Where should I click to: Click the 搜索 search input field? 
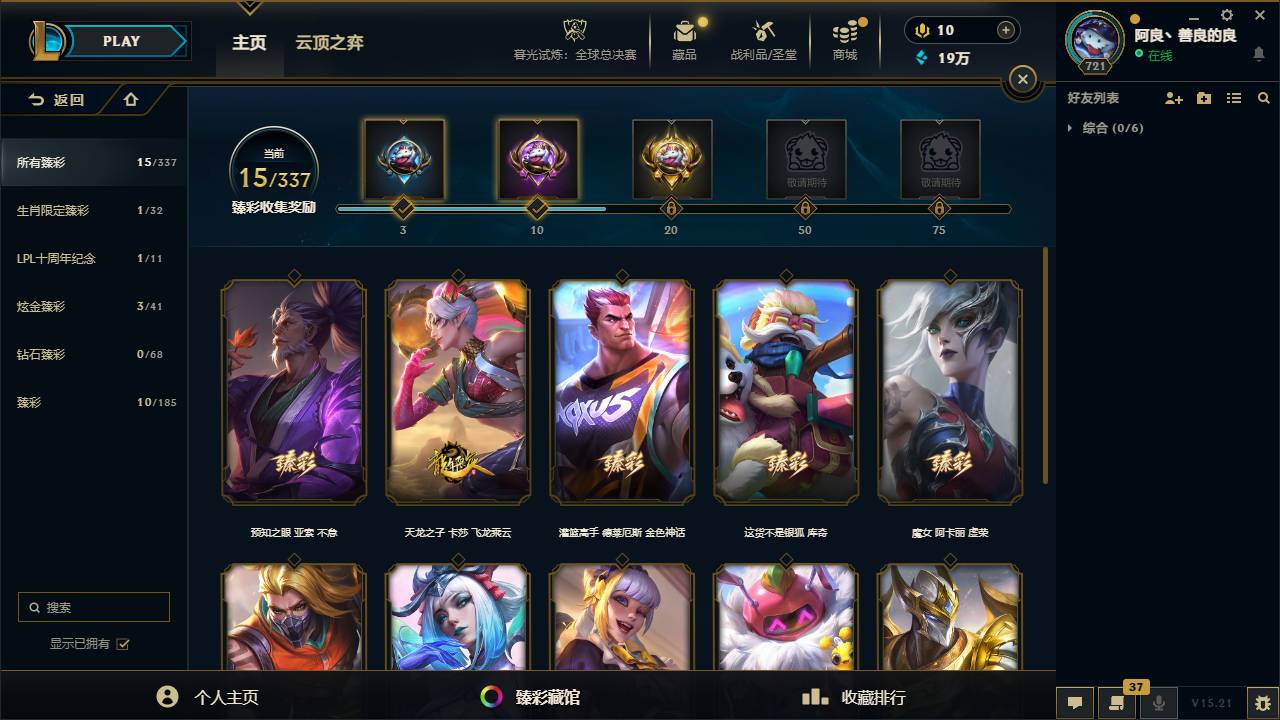pos(93,607)
